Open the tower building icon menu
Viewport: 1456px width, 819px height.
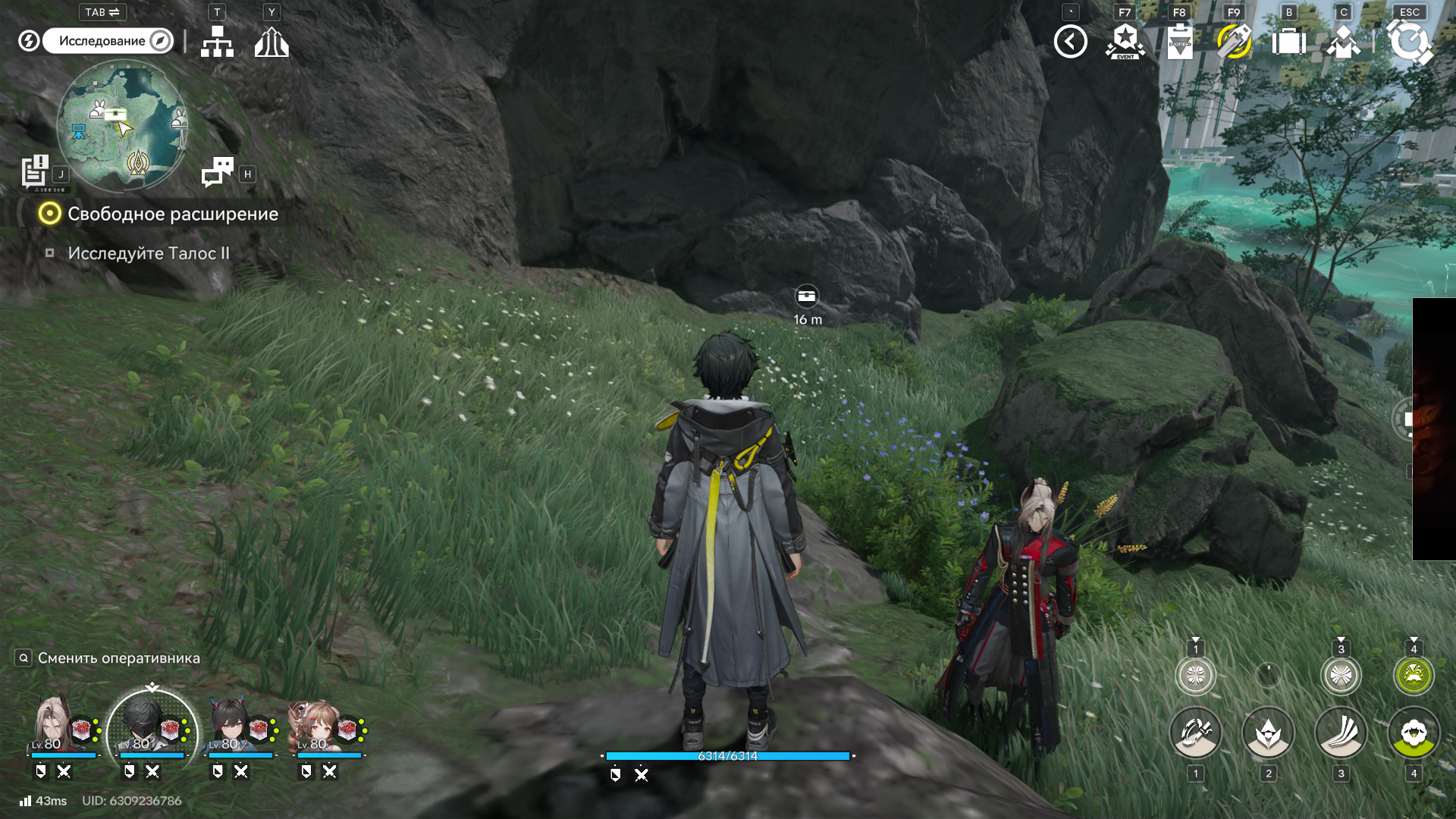tap(271, 42)
